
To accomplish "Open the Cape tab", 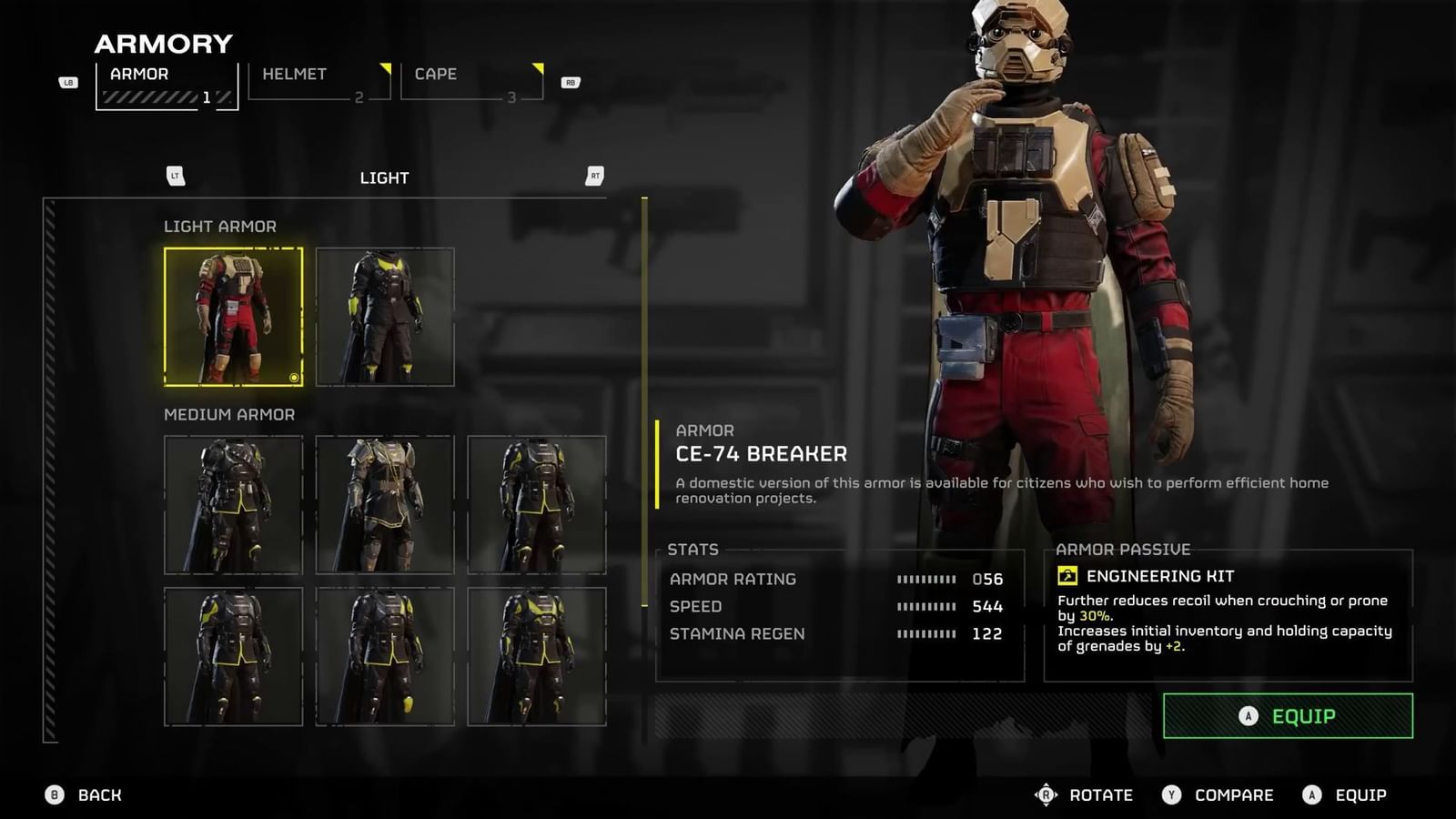I will tap(471, 82).
